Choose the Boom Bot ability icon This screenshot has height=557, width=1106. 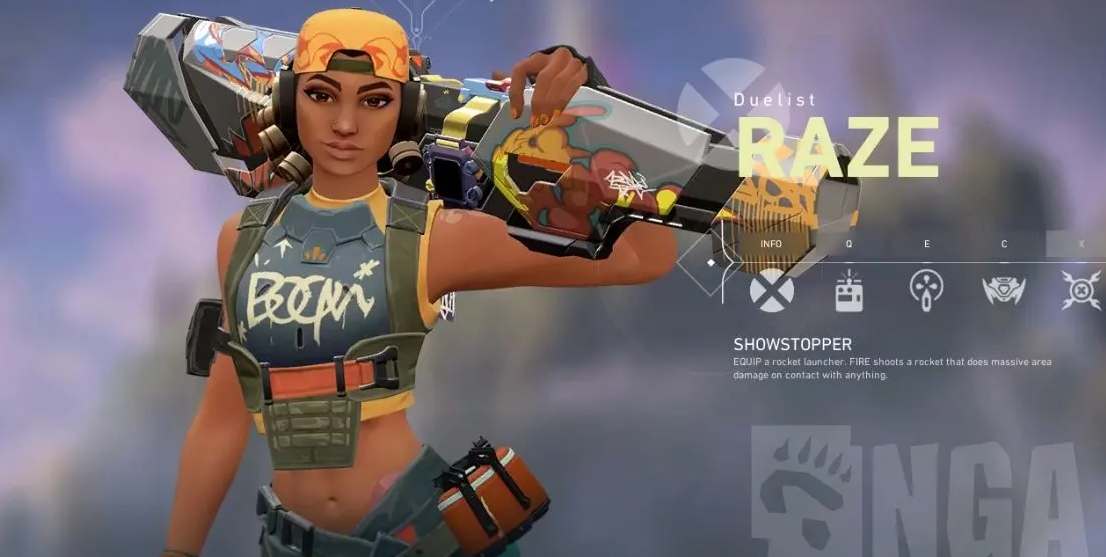coord(1003,290)
